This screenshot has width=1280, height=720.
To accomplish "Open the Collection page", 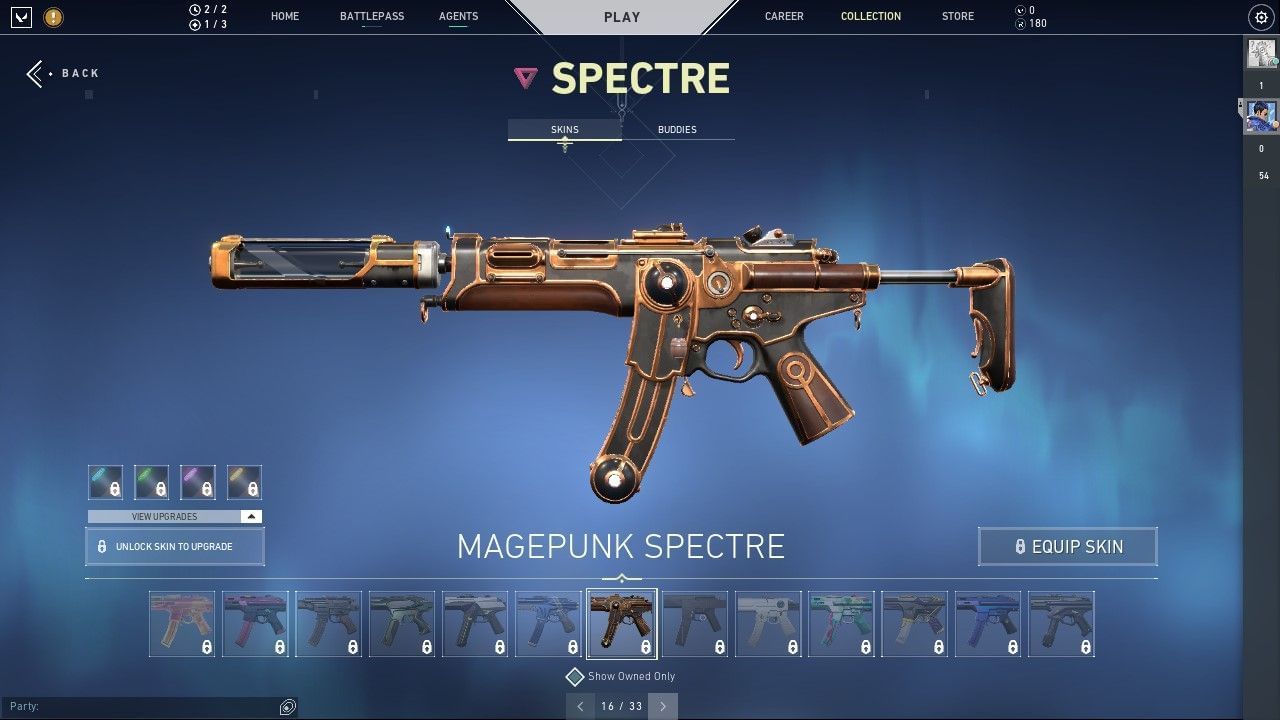I will click(x=870, y=16).
